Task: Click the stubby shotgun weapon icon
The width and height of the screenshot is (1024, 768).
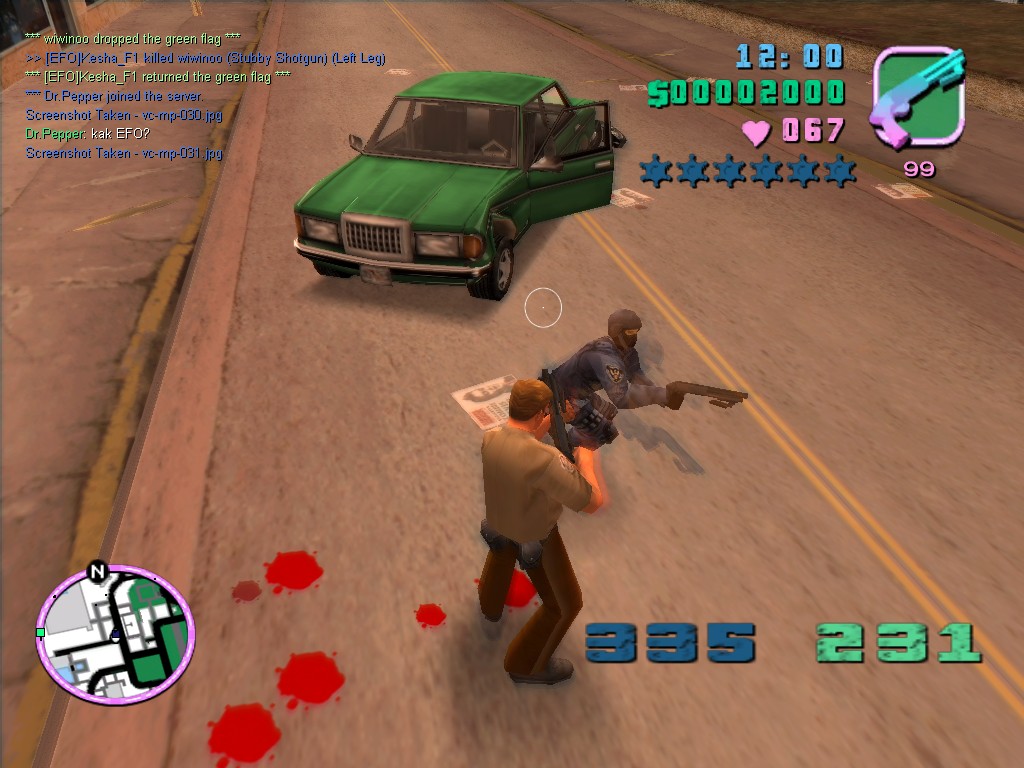Action: click(919, 97)
